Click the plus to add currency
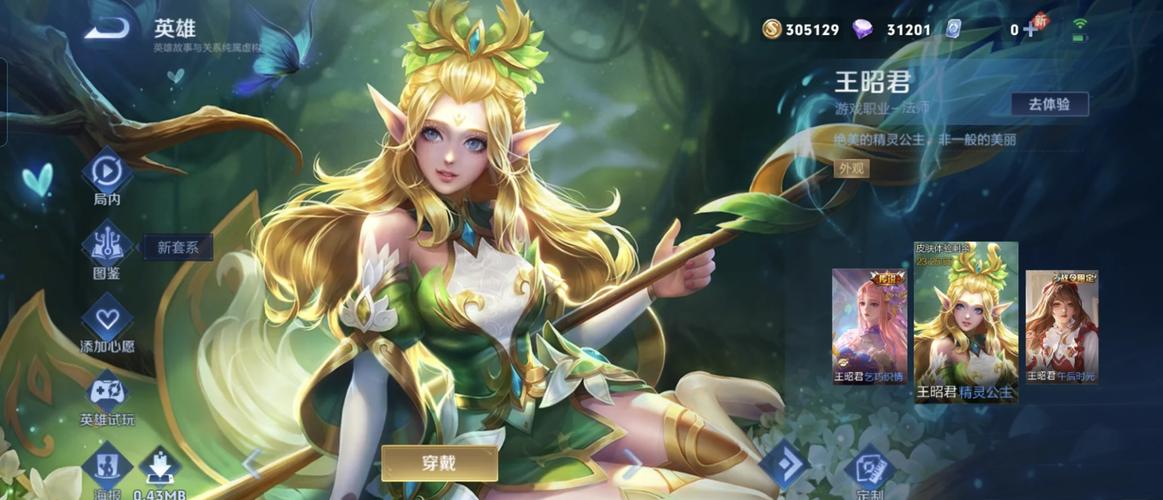The image size is (1163, 500). [x=1029, y=30]
